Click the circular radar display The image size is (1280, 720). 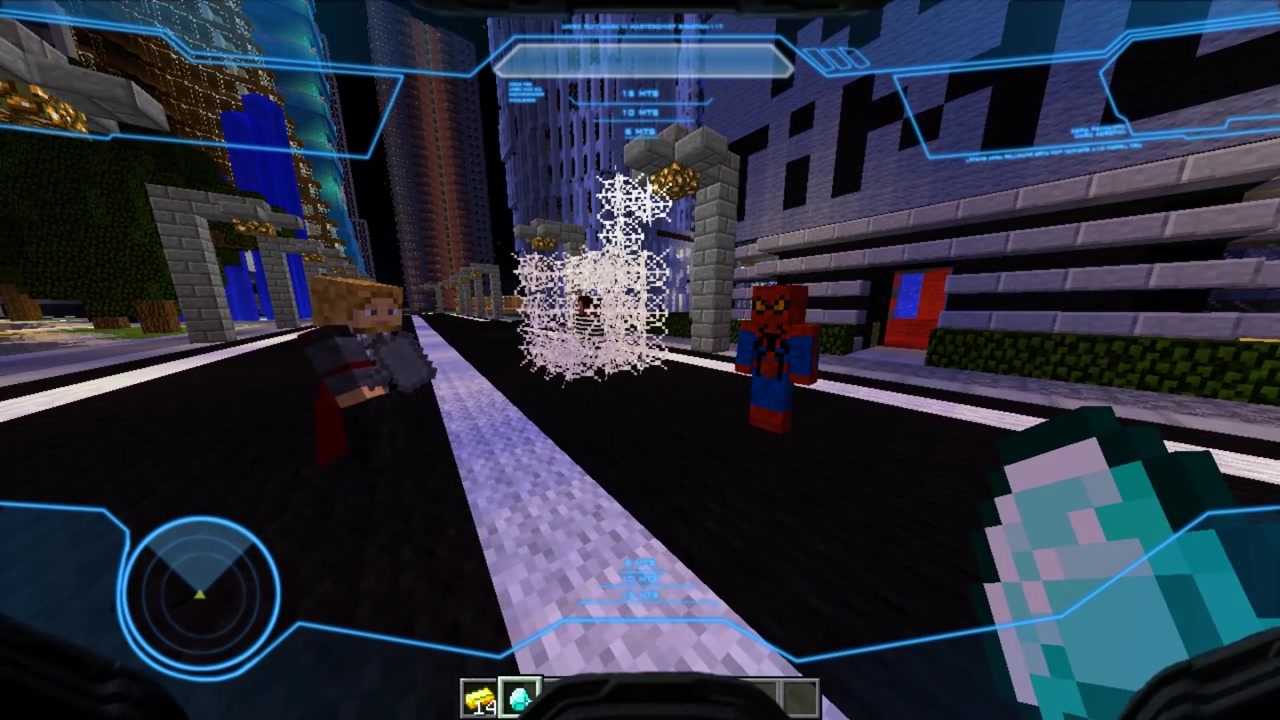[201, 591]
